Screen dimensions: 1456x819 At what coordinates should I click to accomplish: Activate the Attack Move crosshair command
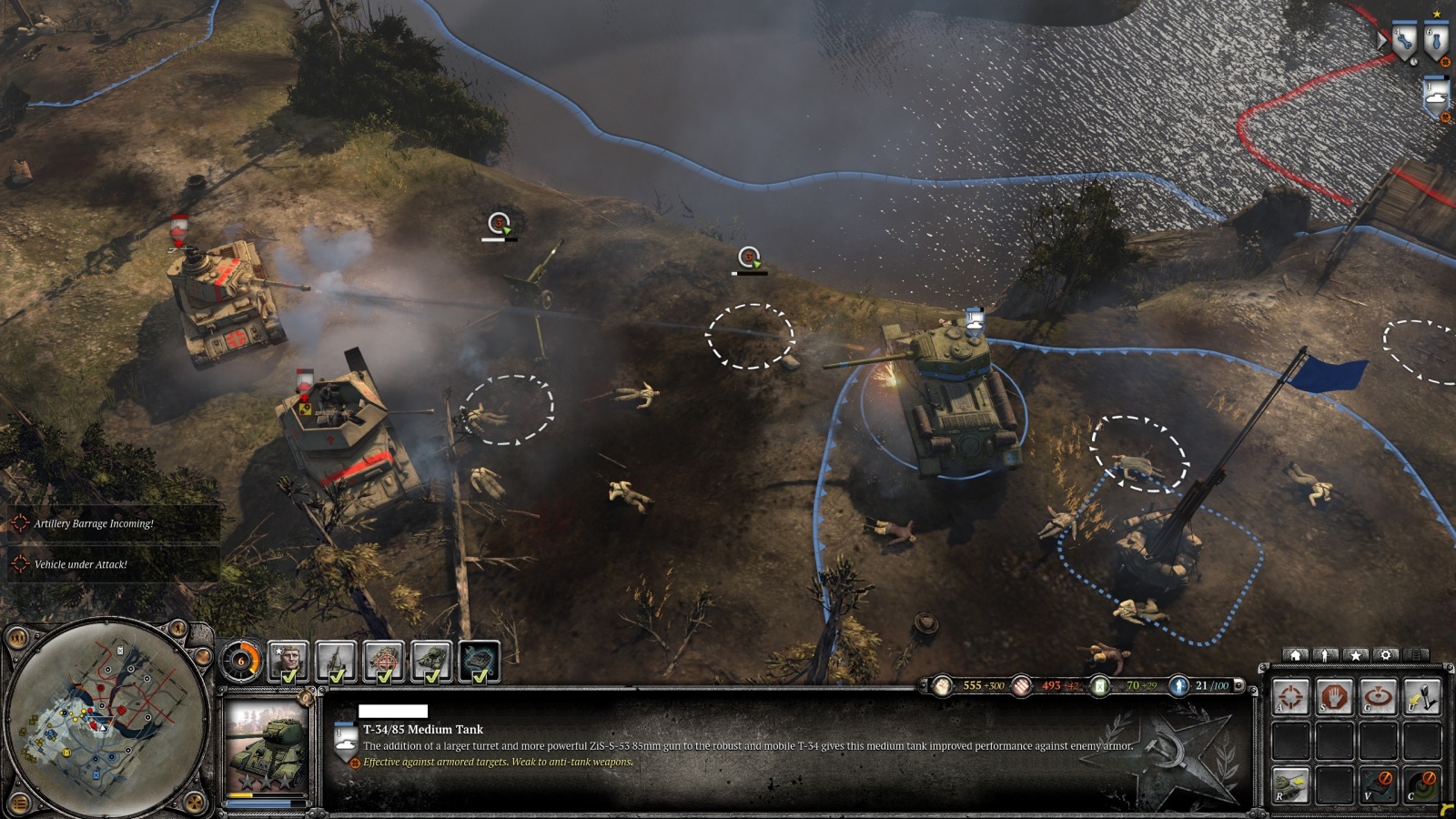(x=1289, y=698)
